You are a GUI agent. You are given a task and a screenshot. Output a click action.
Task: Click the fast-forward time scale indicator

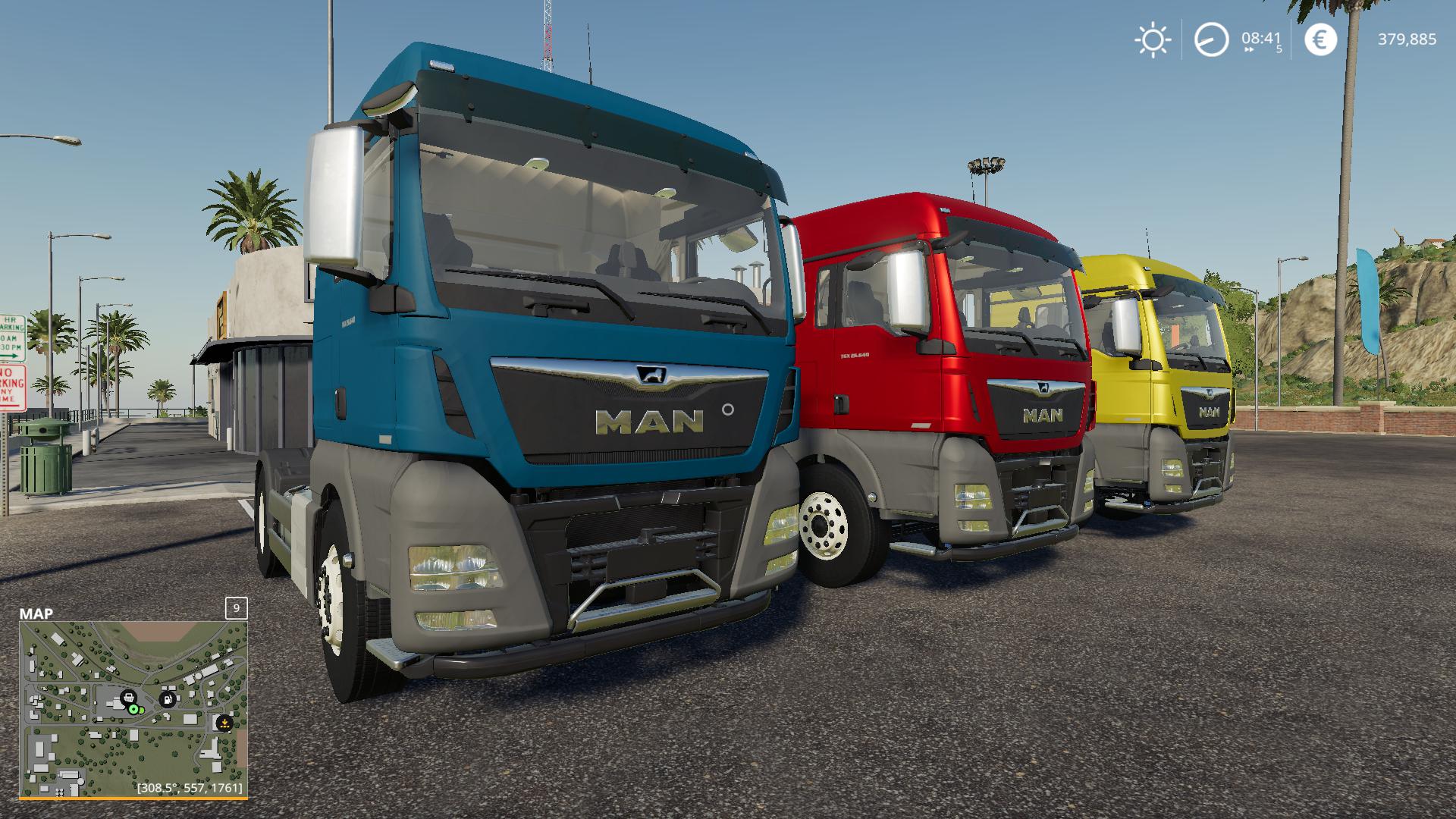tap(1248, 49)
